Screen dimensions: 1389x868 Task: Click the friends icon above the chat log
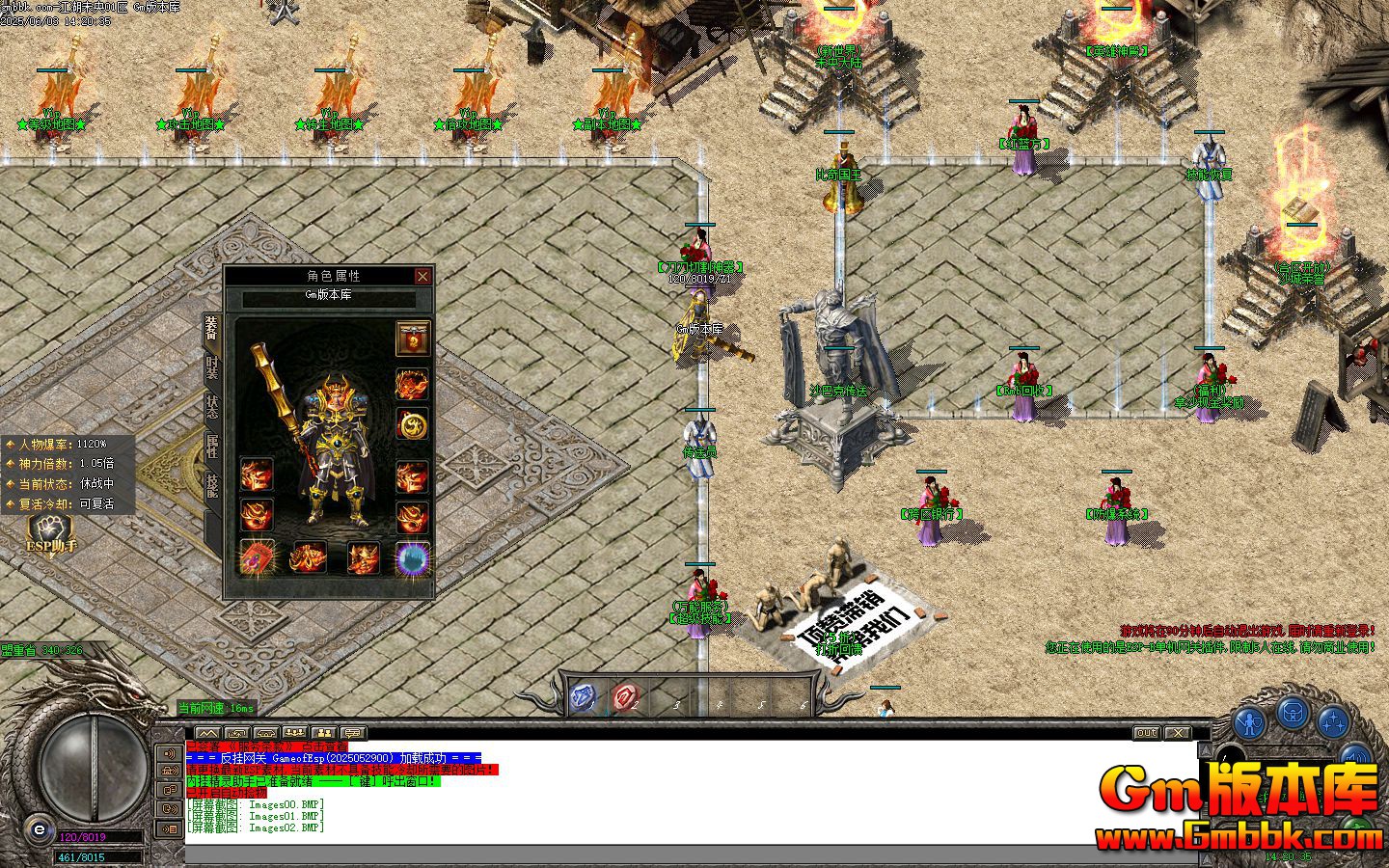[322, 732]
